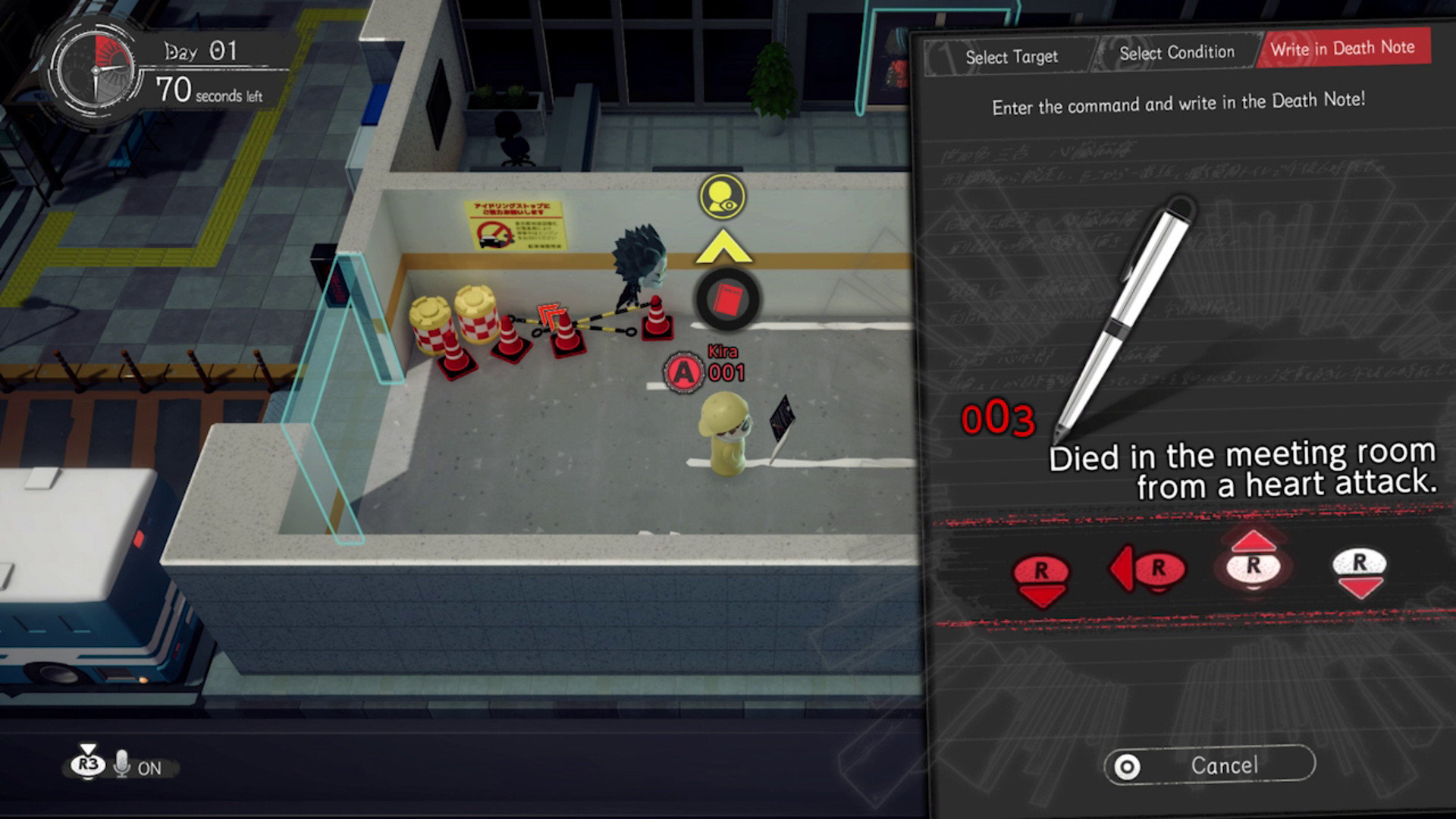The height and width of the screenshot is (819, 1456).
Task: Toggle the microphone ON indicator
Action: (137, 767)
